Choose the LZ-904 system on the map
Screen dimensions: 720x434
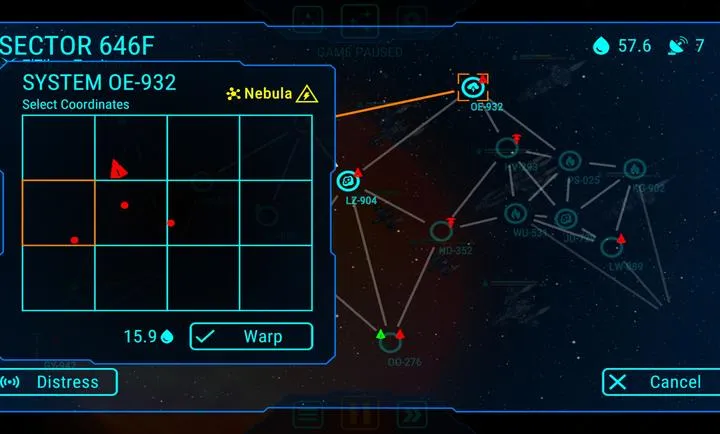click(x=348, y=181)
